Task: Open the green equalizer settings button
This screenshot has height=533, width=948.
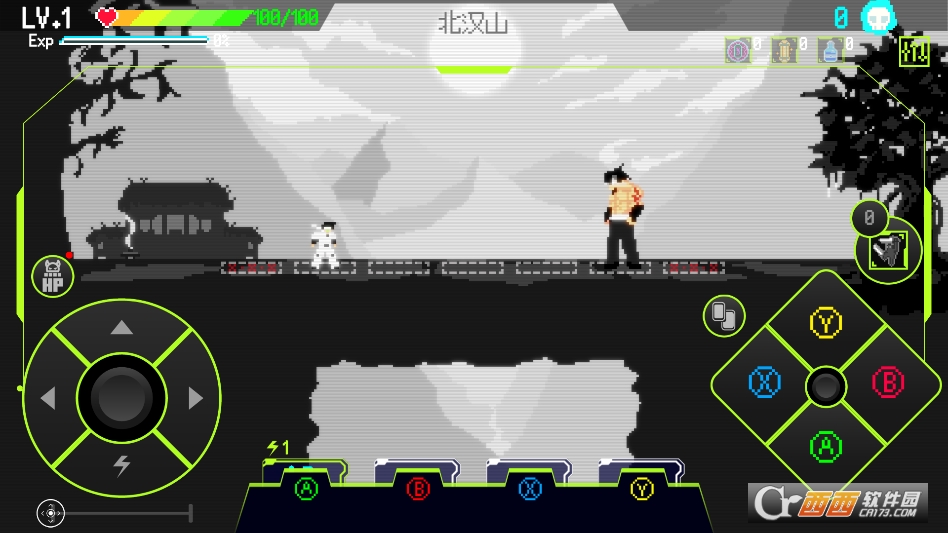Action: 914,52
